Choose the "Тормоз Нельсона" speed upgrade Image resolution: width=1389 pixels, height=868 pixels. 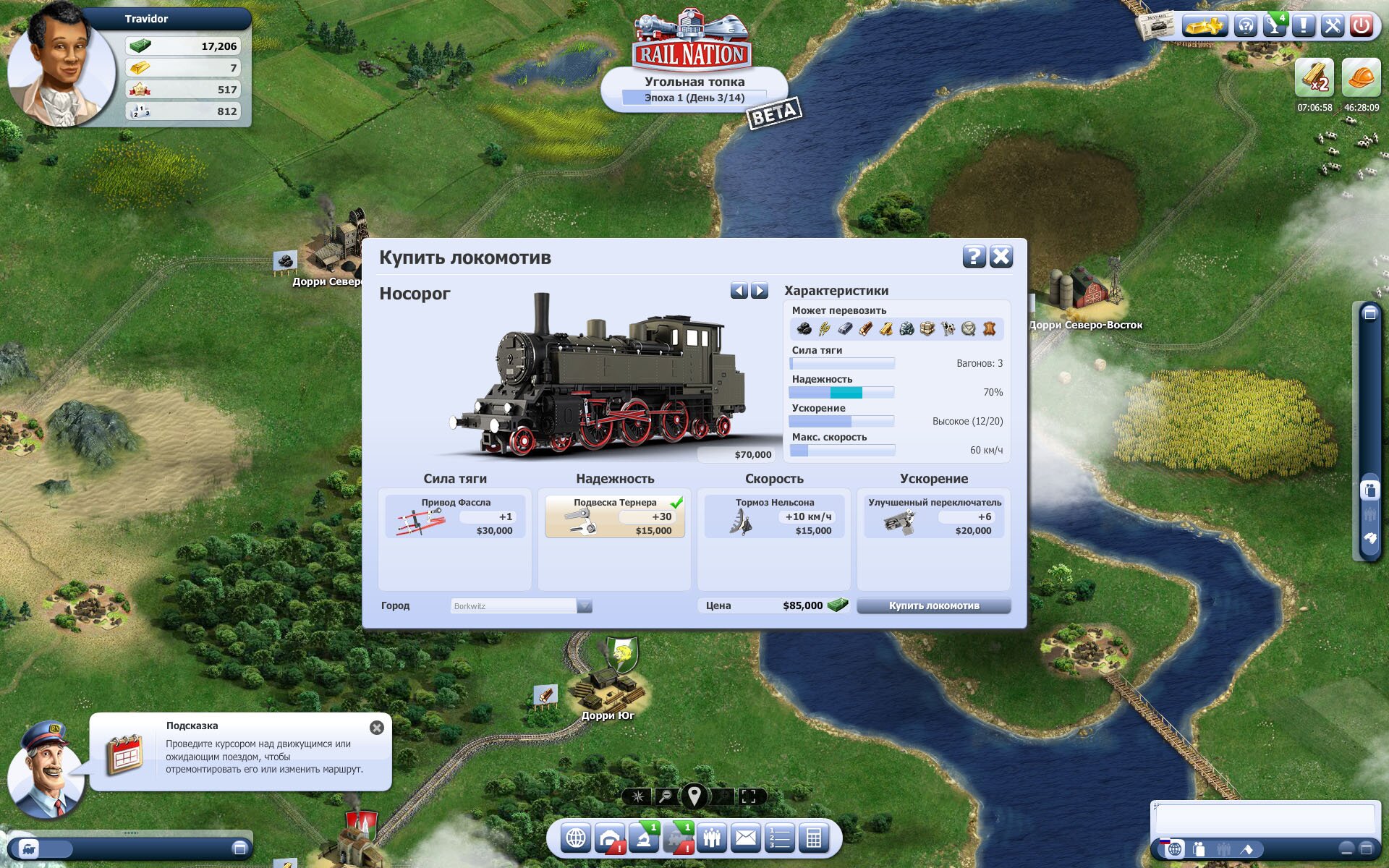774,516
